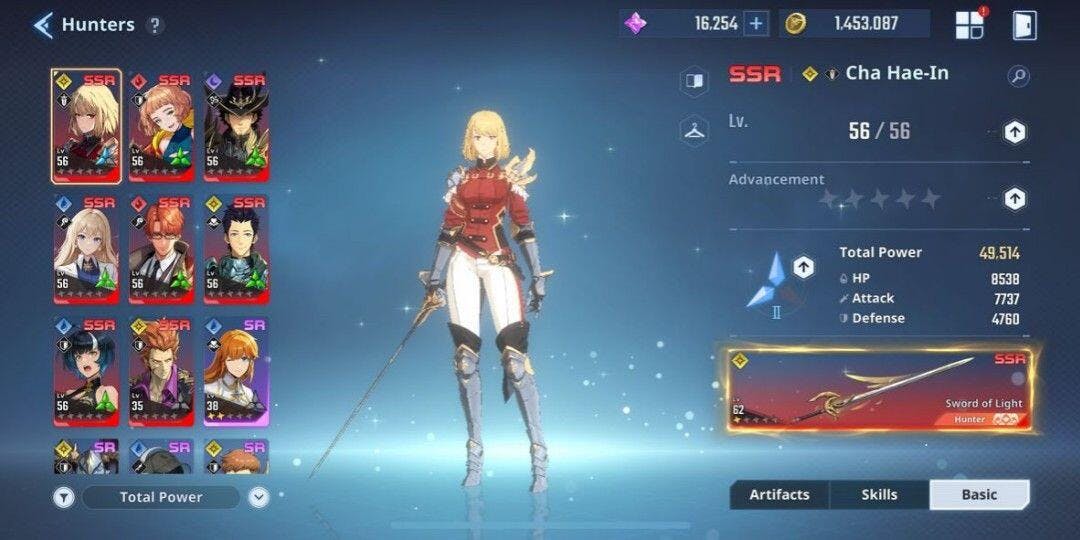Open the hunter filter funnel button
This screenshot has height=540, width=1080.
click(62, 497)
